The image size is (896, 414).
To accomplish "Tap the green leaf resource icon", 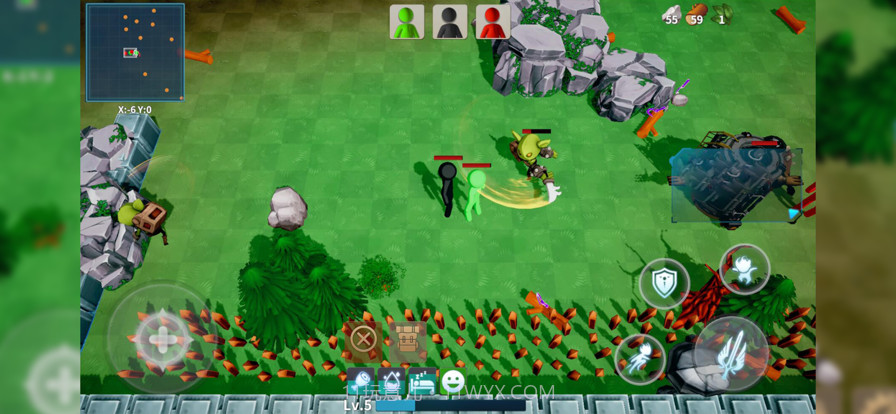I will point(722,13).
